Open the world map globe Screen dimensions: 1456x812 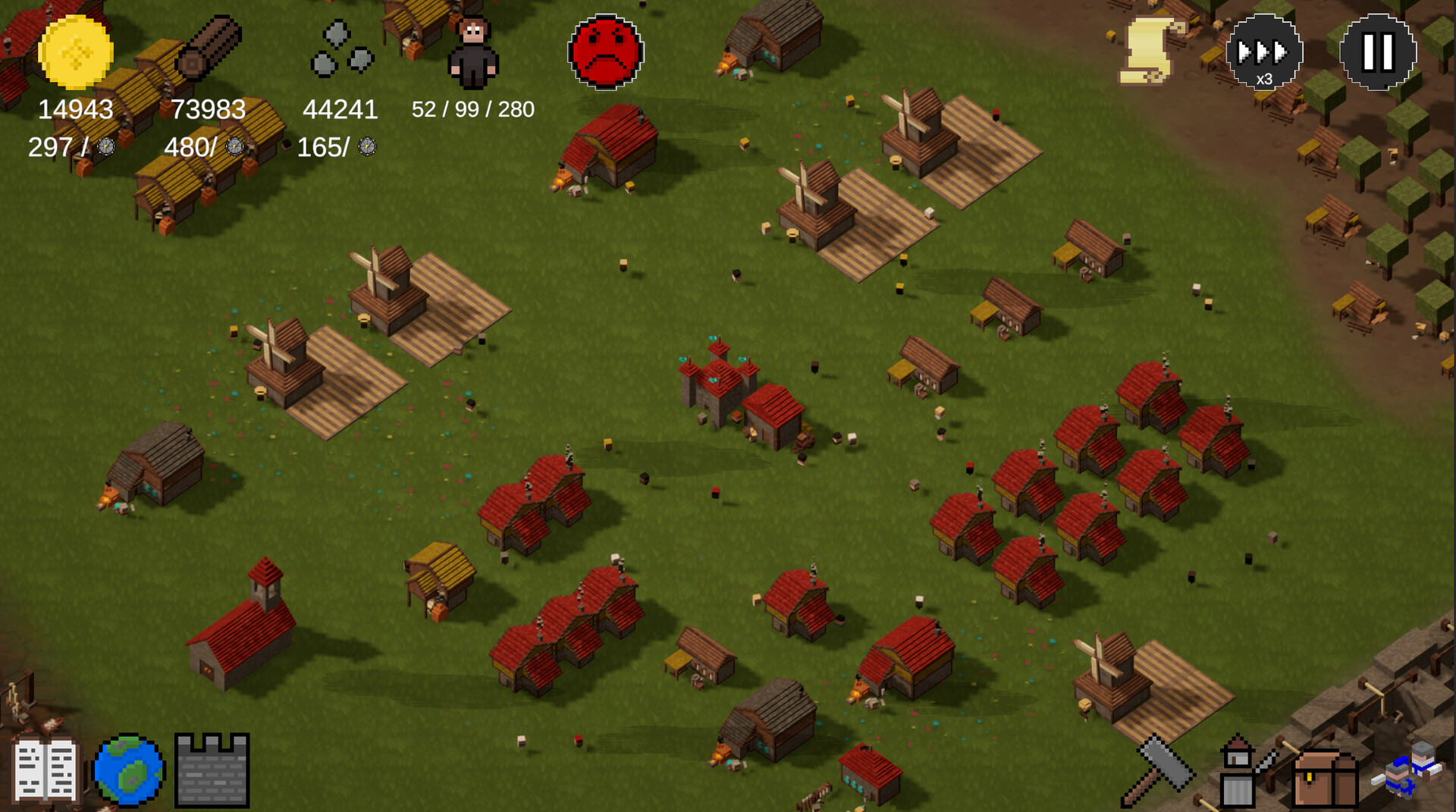pos(127,770)
